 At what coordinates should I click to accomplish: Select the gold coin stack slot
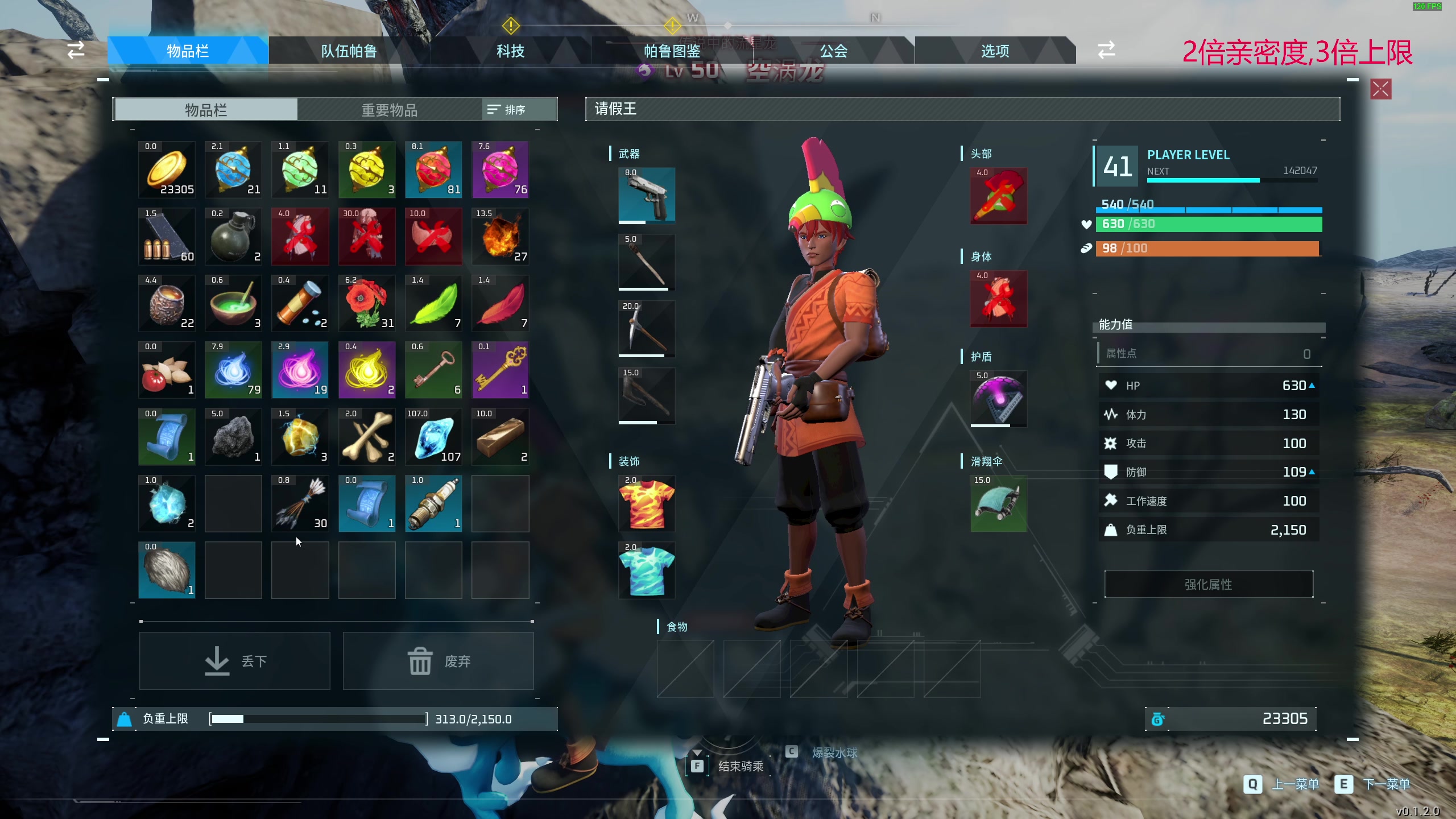pyautogui.click(x=167, y=169)
